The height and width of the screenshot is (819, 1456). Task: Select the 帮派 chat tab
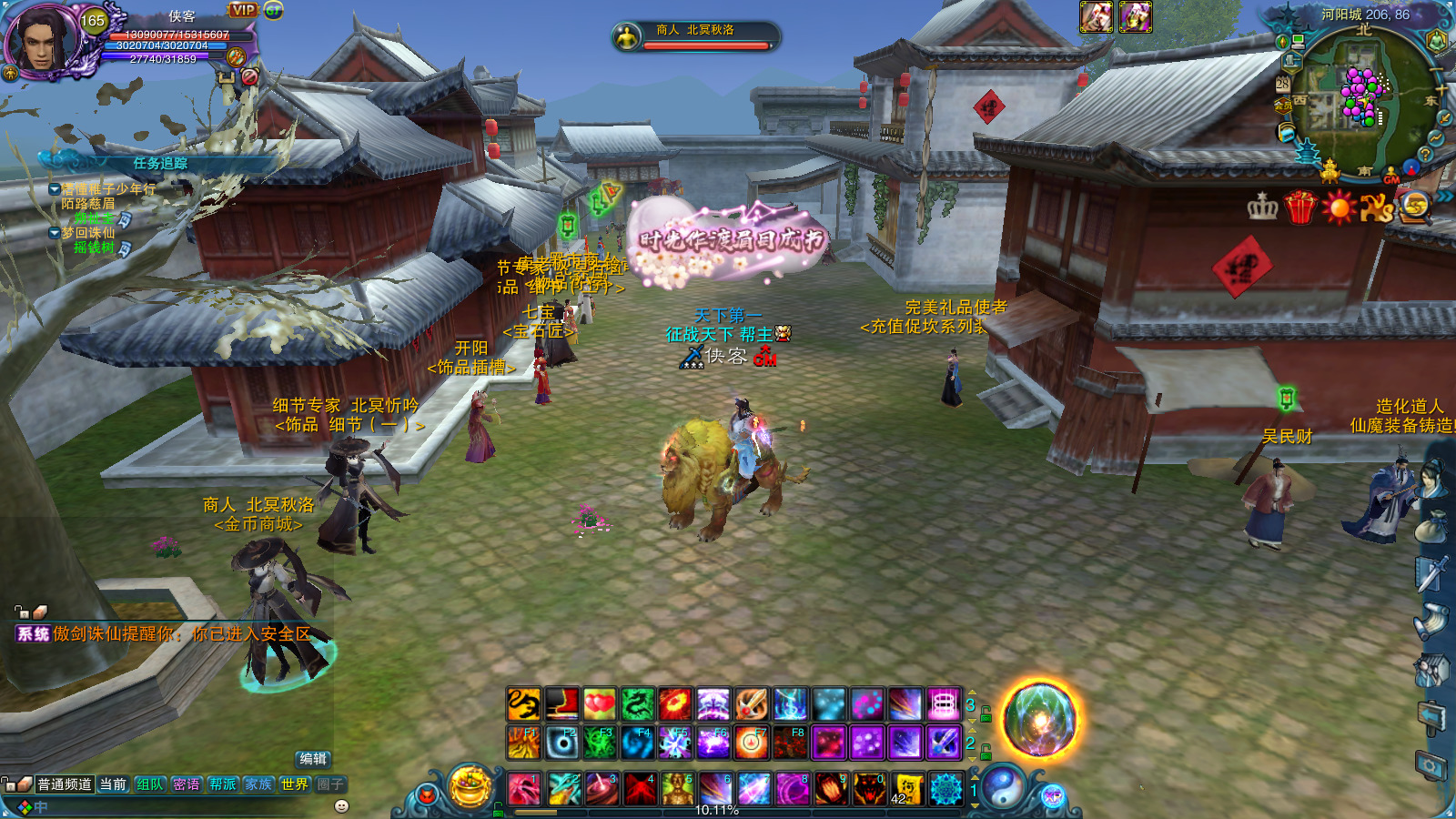click(x=223, y=784)
